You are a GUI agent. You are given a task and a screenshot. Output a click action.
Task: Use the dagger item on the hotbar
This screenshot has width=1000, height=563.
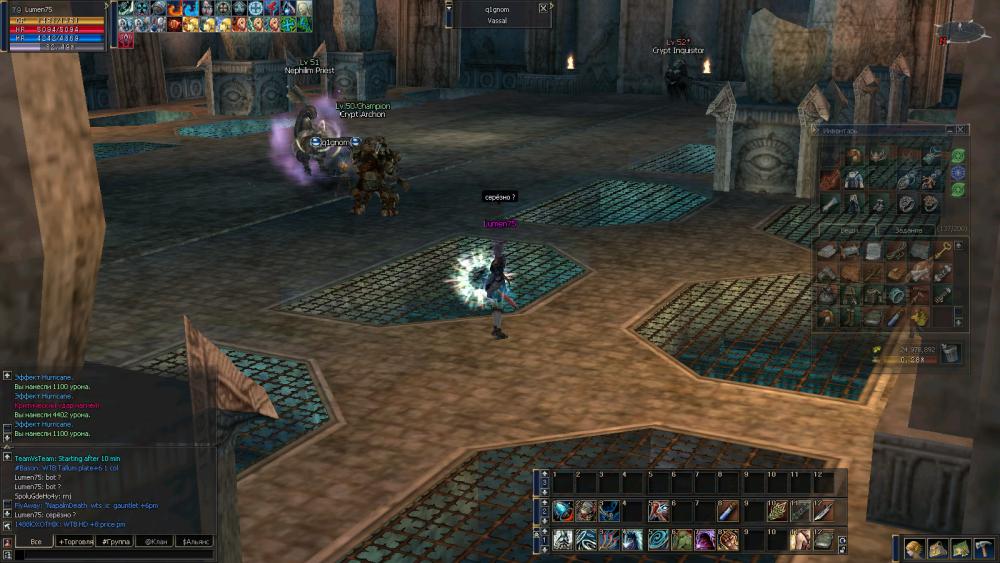point(823,511)
